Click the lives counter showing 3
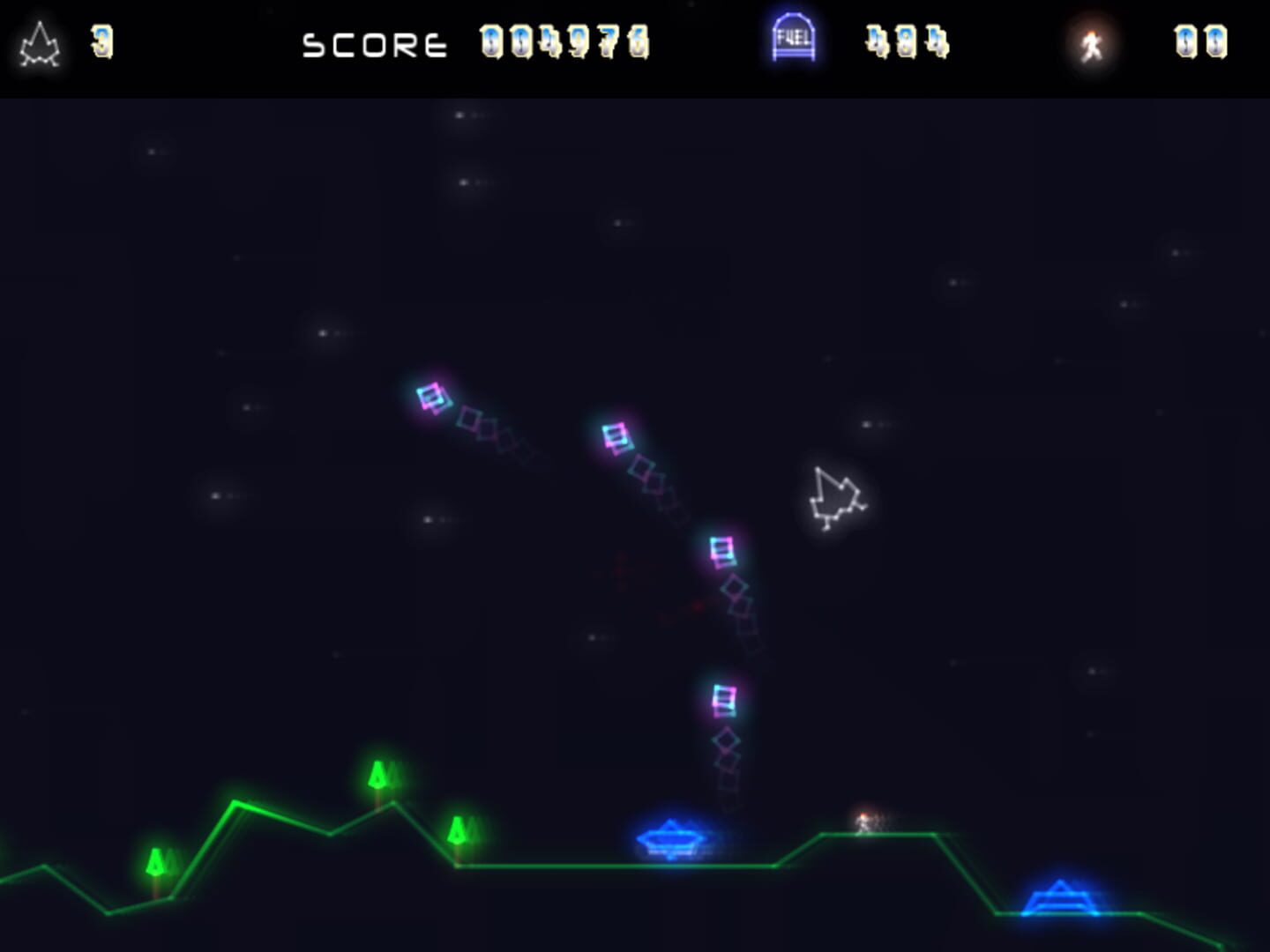Viewport: 1270px width, 952px height. 103,41
